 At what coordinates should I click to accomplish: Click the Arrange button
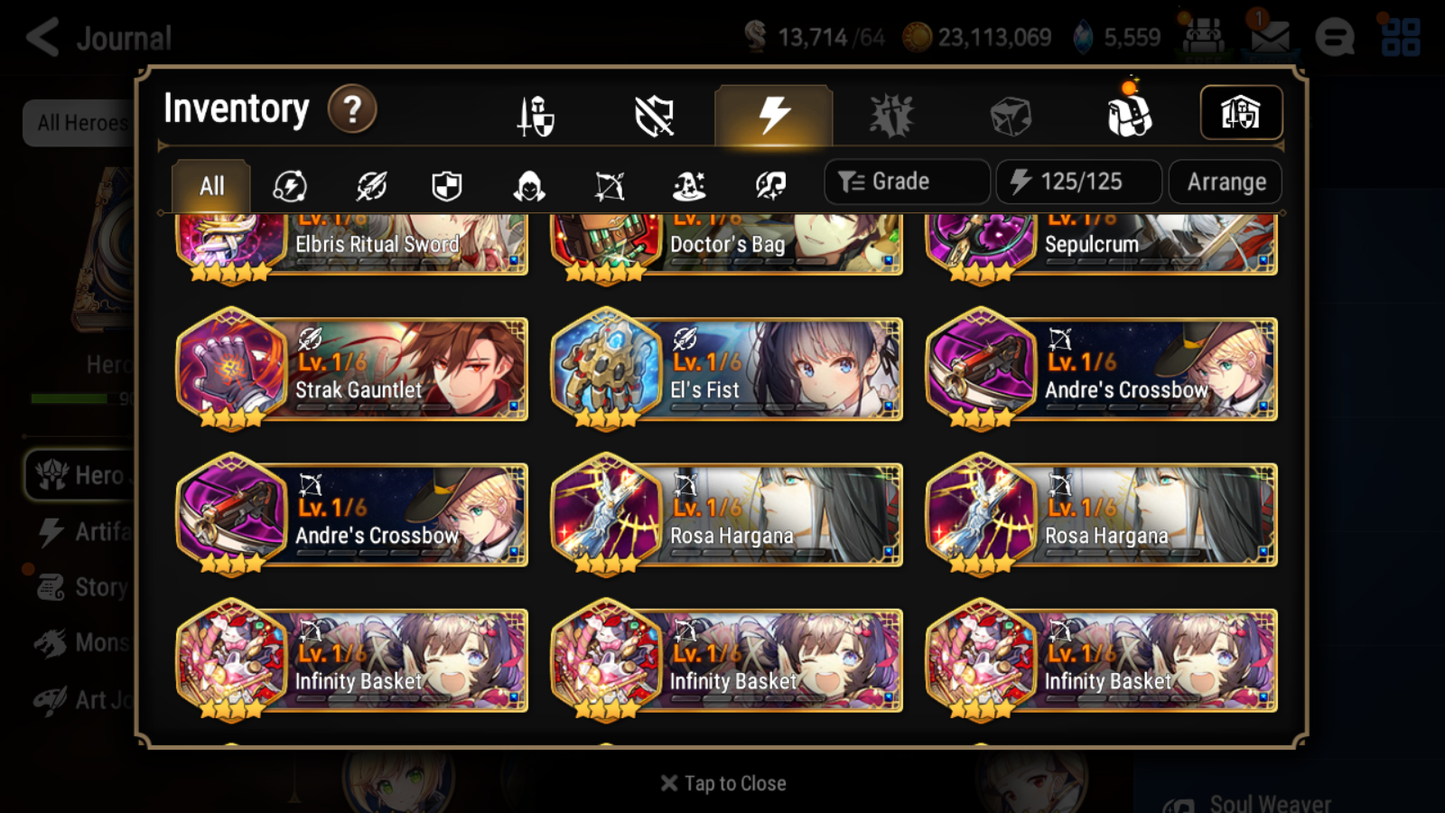pos(1224,181)
